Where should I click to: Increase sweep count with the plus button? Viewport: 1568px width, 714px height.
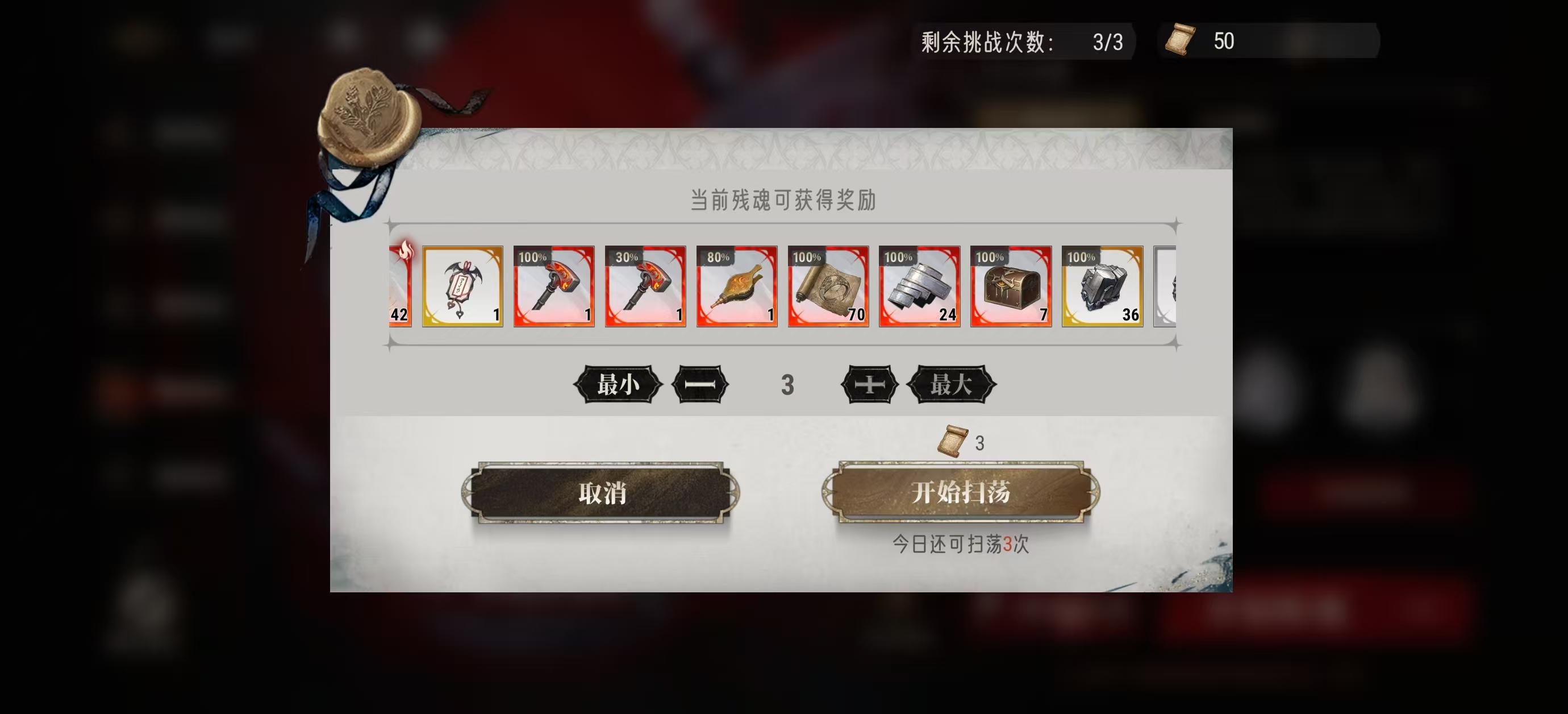tap(869, 384)
